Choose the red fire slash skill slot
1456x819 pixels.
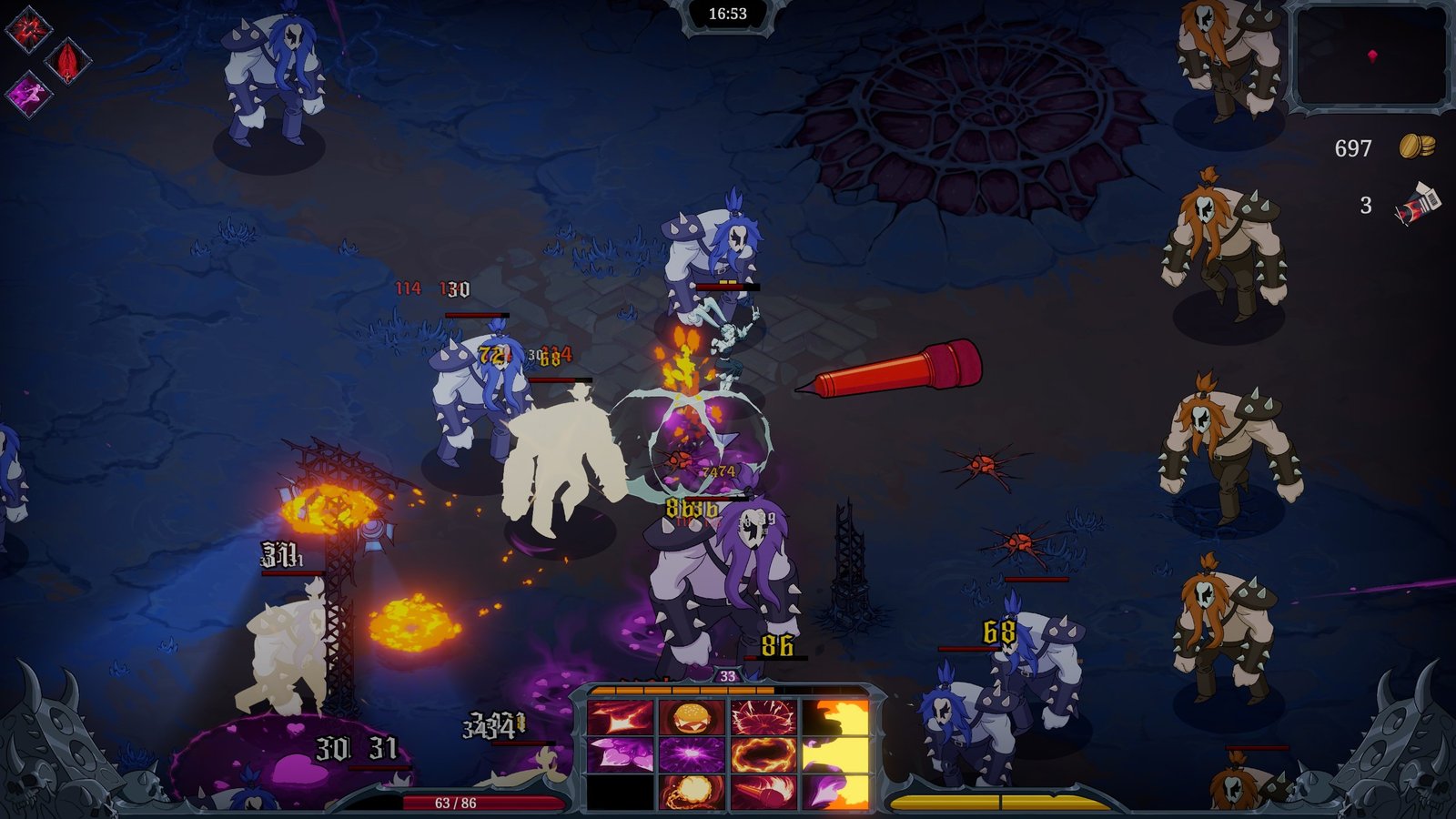pyautogui.click(x=621, y=717)
